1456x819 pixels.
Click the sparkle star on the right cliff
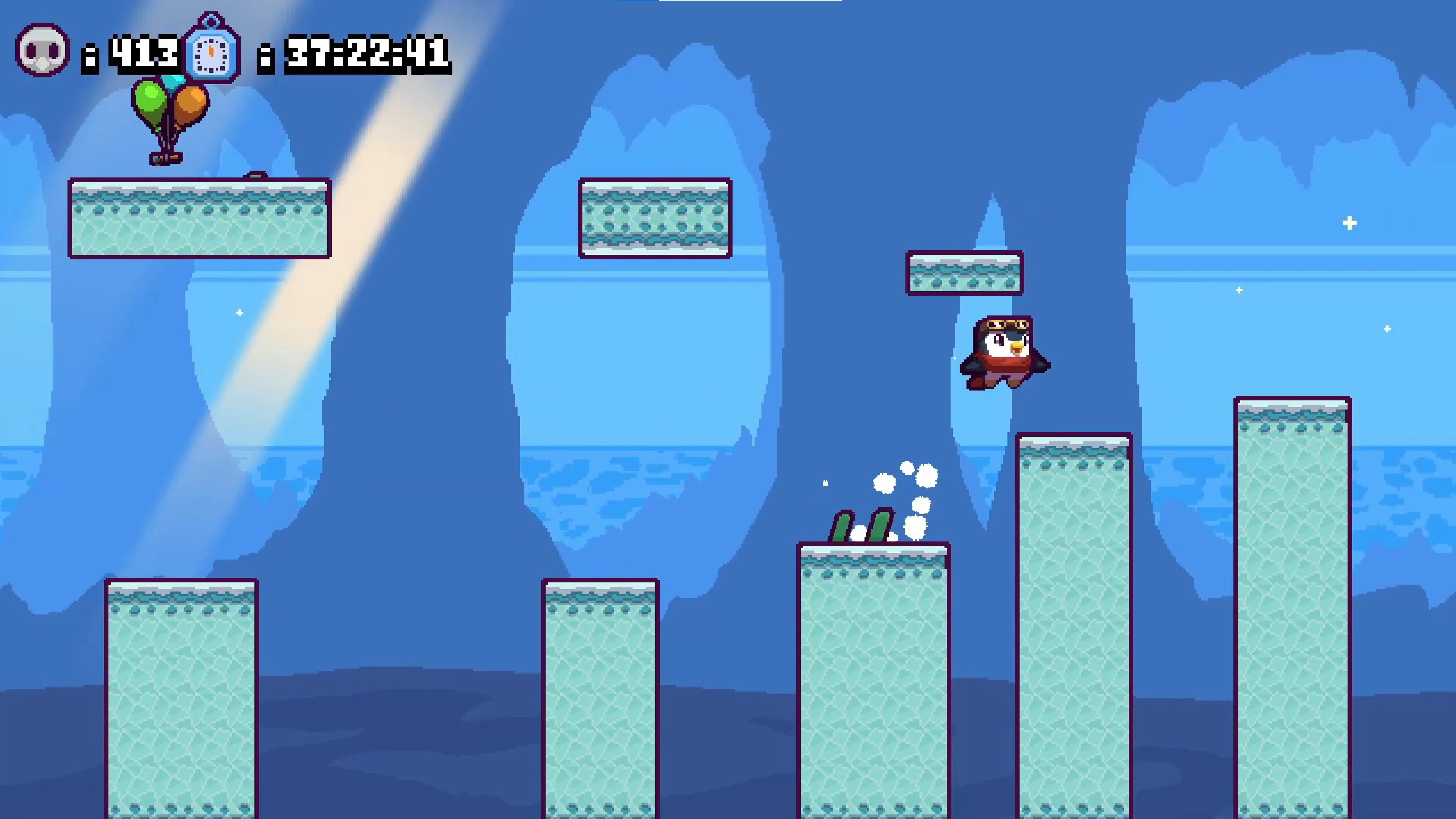[1350, 224]
